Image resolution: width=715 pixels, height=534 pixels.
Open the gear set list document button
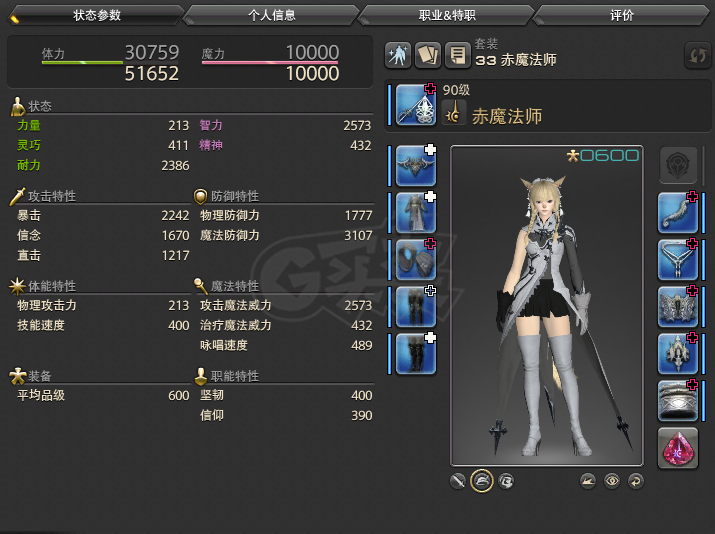457,55
